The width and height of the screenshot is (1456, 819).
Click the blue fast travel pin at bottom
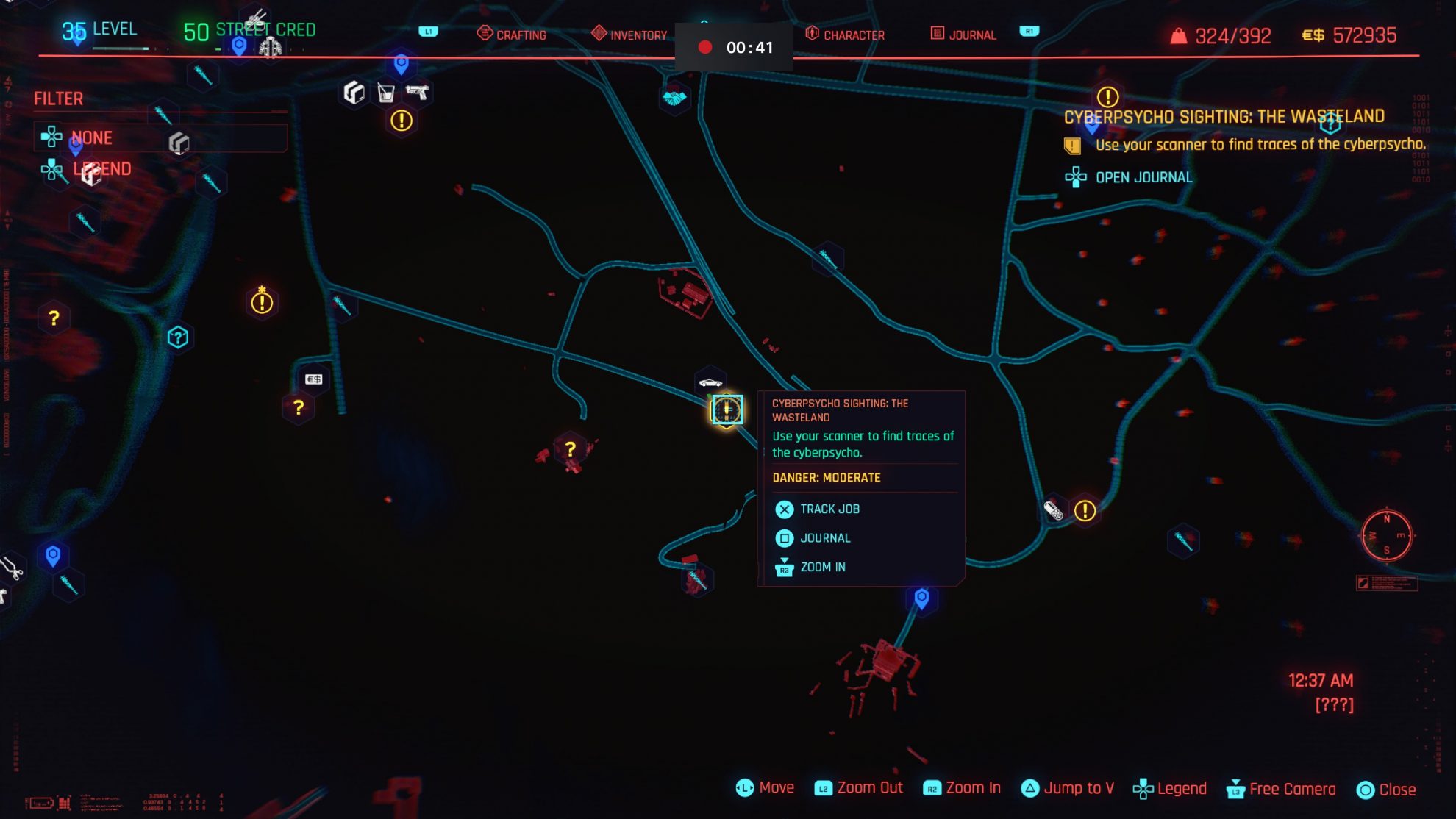coord(920,600)
